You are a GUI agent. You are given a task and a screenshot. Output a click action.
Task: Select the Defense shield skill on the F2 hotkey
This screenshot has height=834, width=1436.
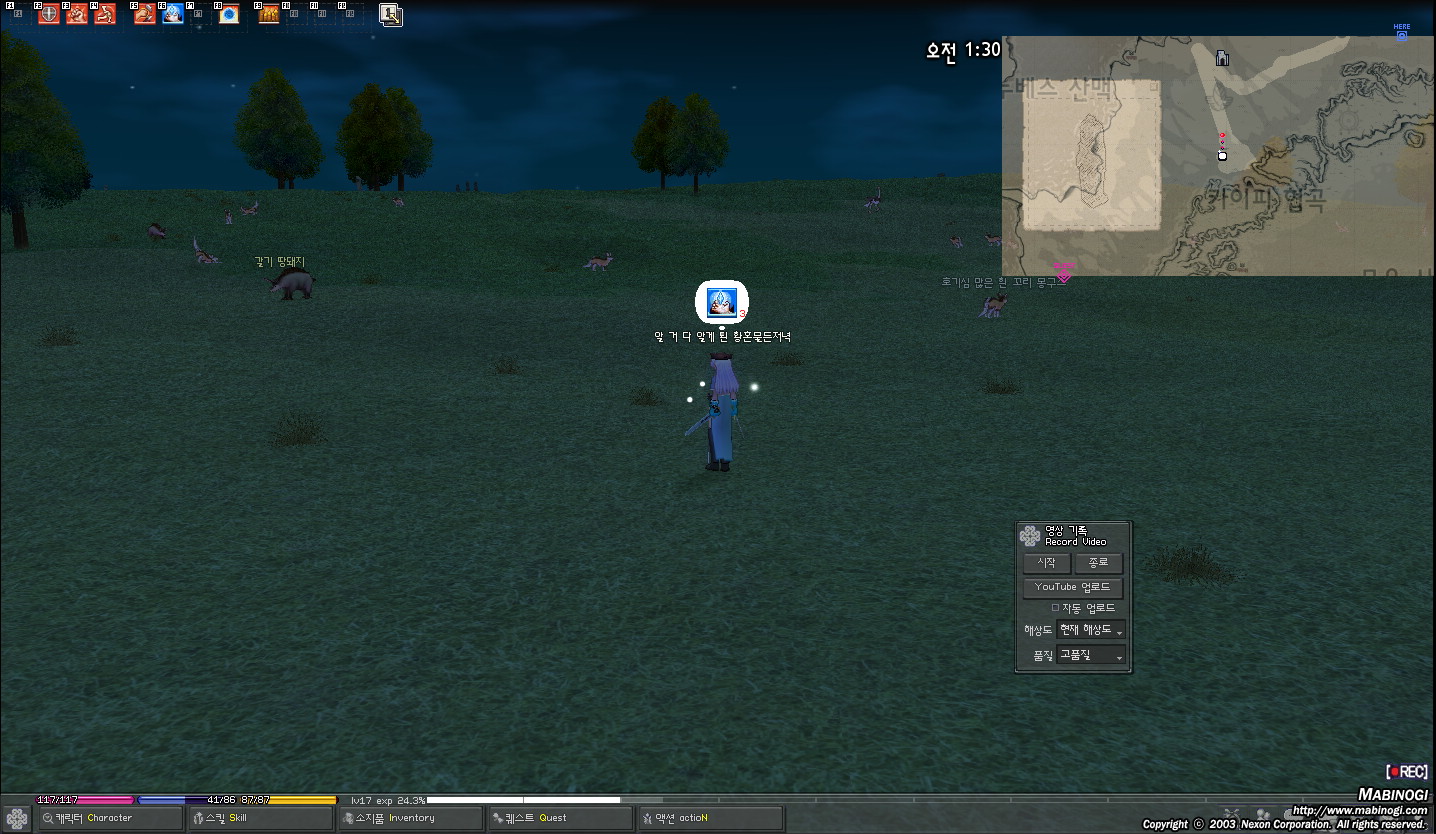[47, 14]
